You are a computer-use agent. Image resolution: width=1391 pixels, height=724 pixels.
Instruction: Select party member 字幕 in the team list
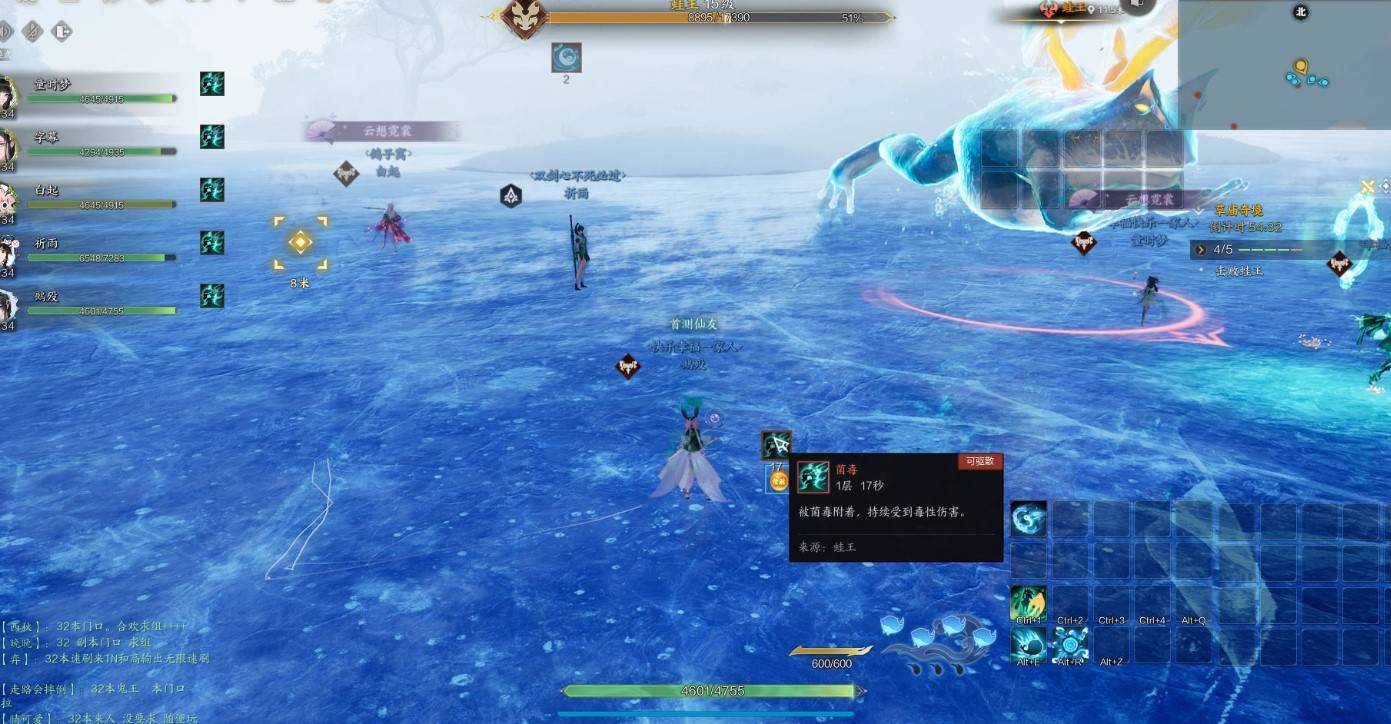[x=100, y=144]
